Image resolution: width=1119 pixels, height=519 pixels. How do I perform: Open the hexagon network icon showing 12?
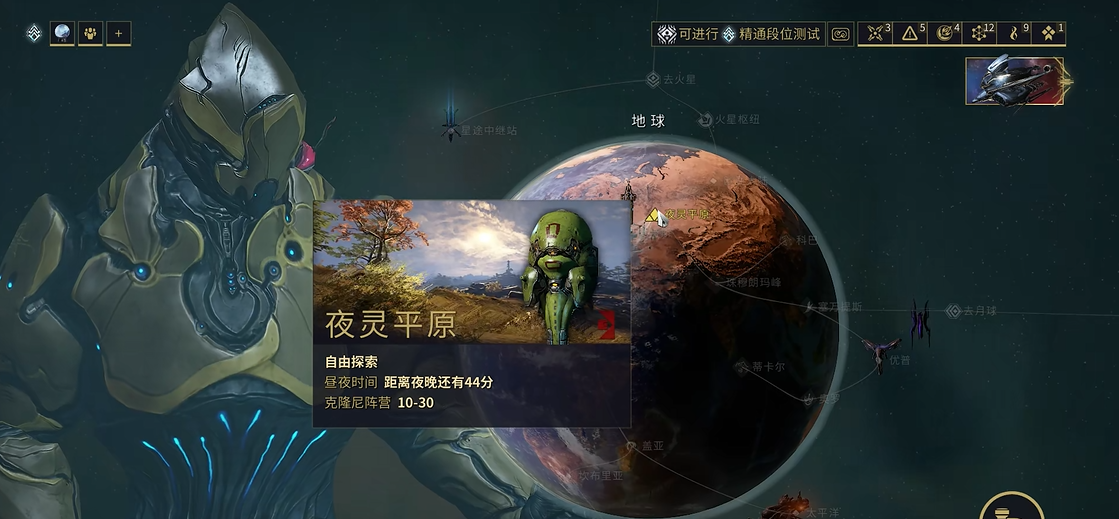click(980, 34)
